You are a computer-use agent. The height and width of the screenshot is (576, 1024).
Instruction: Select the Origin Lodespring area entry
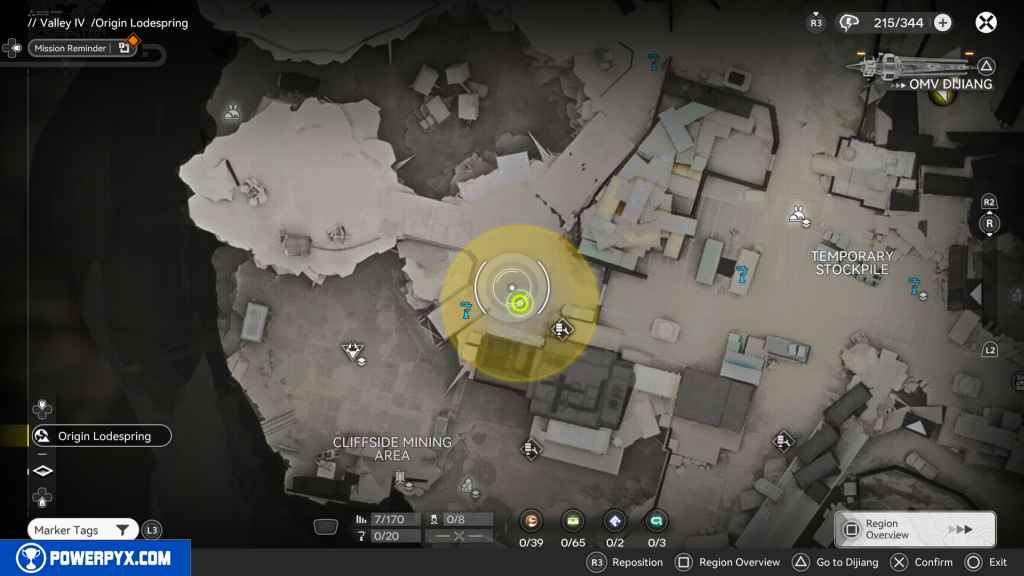tap(100, 436)
